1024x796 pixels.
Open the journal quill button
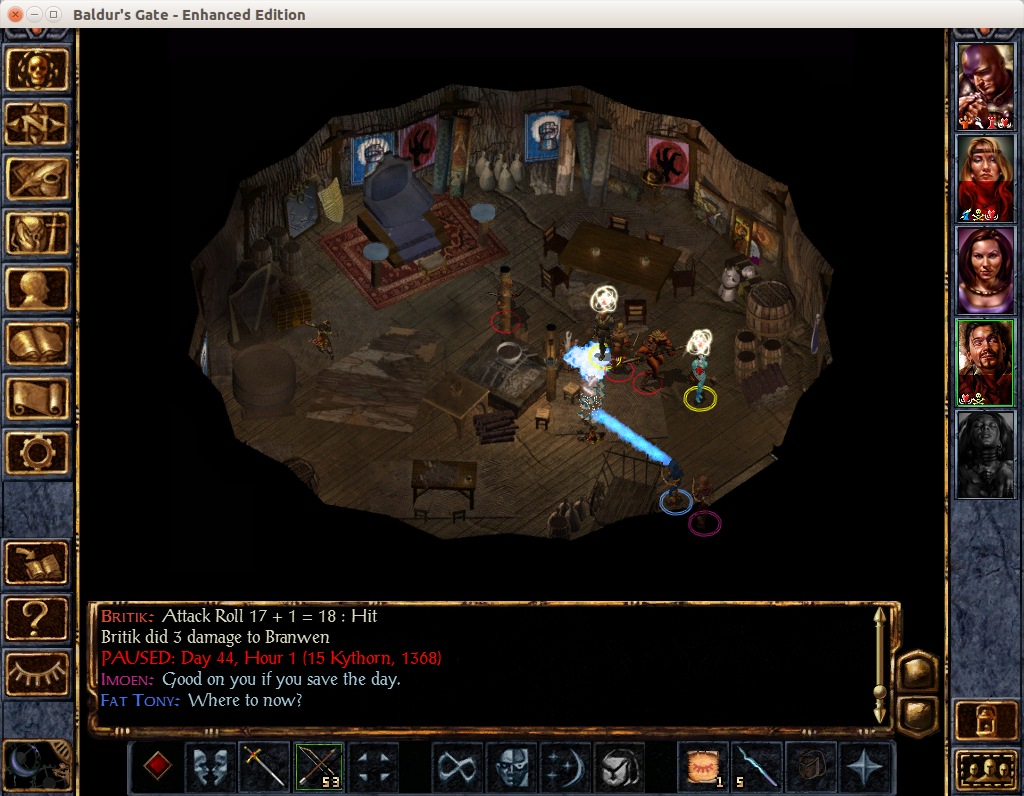[x=38, y=179]
